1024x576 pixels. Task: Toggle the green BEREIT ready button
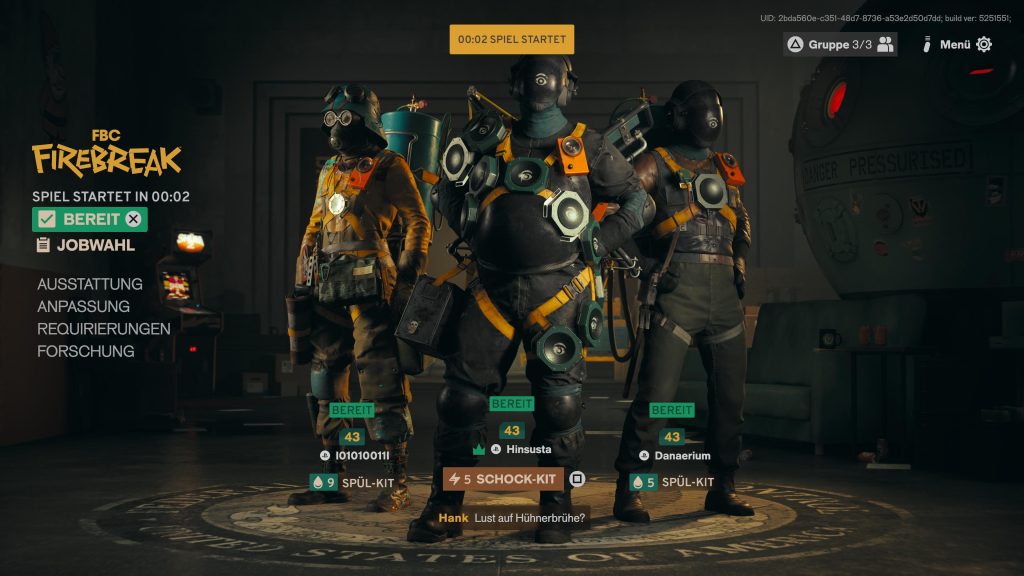tap(90, 220)
